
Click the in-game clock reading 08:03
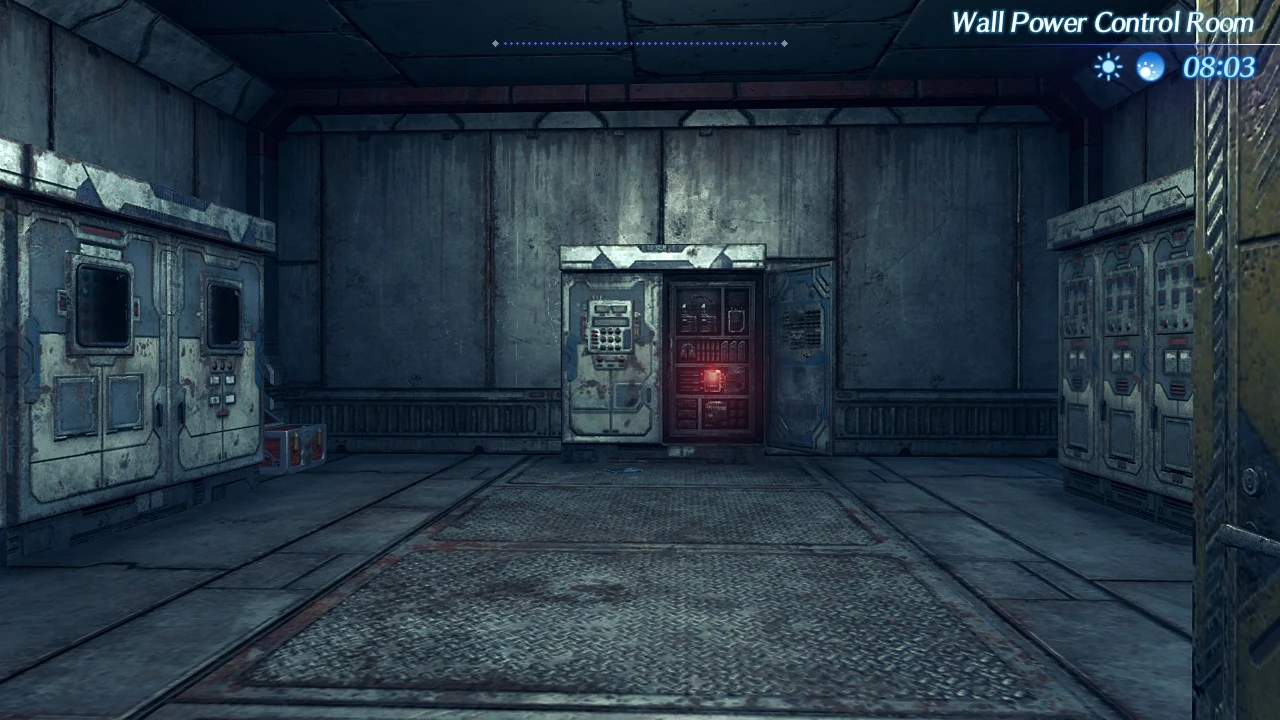[x=1222, y=66]
